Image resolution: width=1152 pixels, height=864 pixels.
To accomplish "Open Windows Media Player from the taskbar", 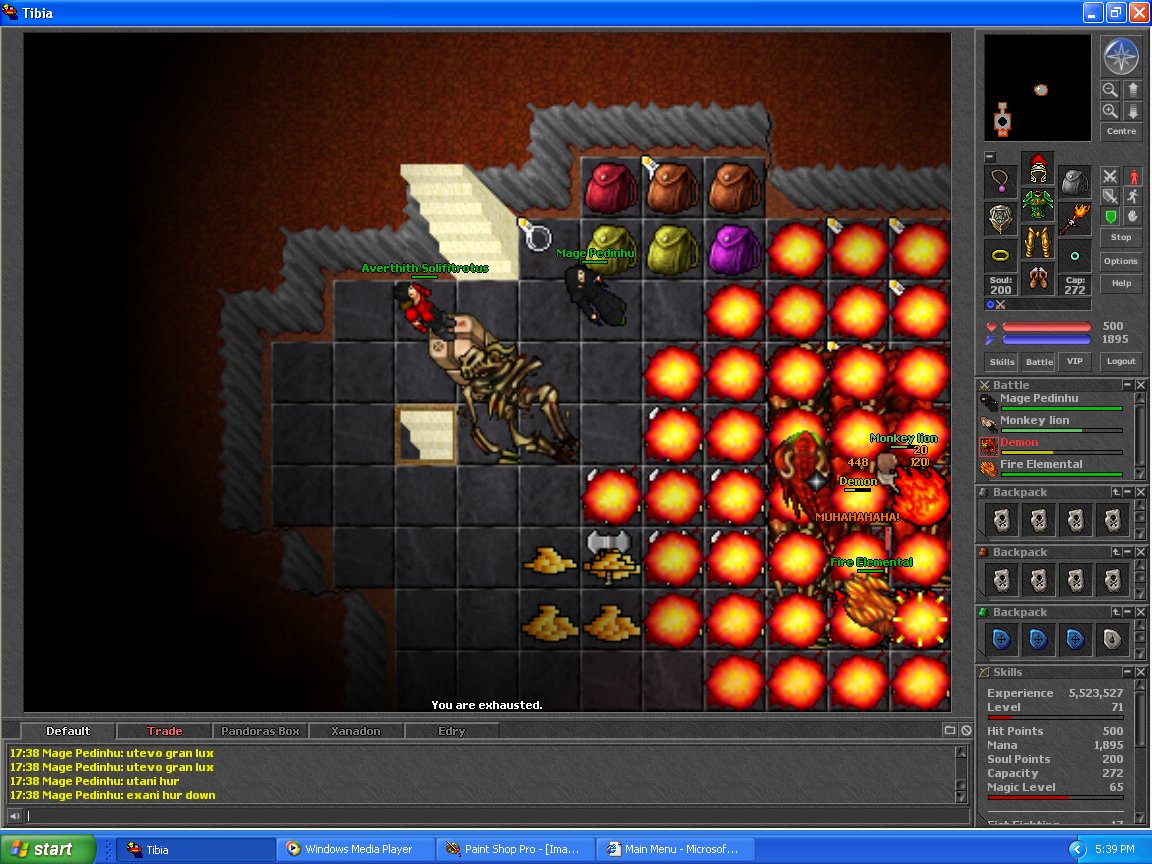I will (358, 849).
